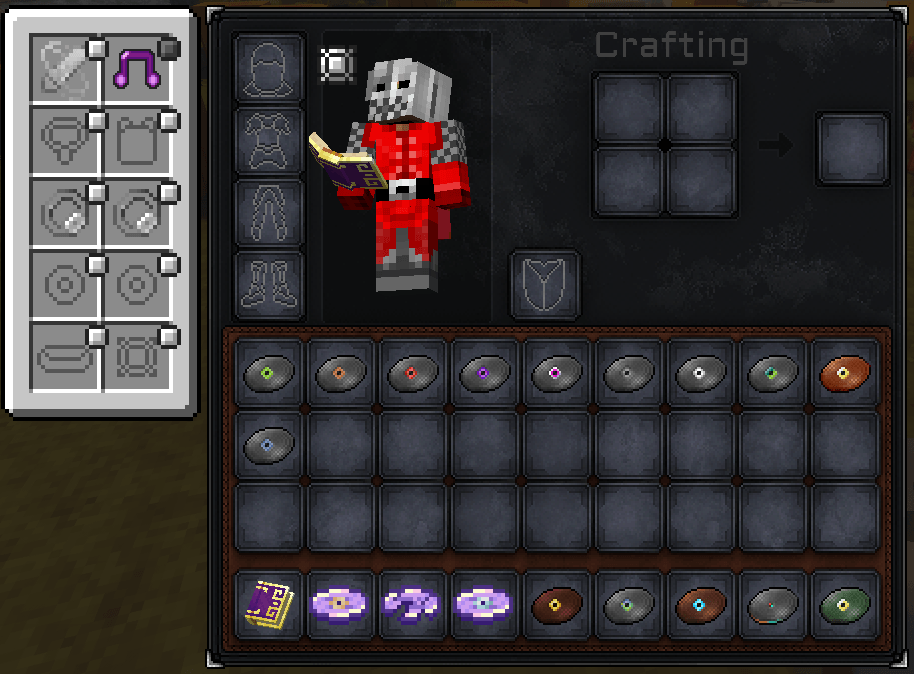Click the empty helmet armor slot

click(x=269, y=68)
